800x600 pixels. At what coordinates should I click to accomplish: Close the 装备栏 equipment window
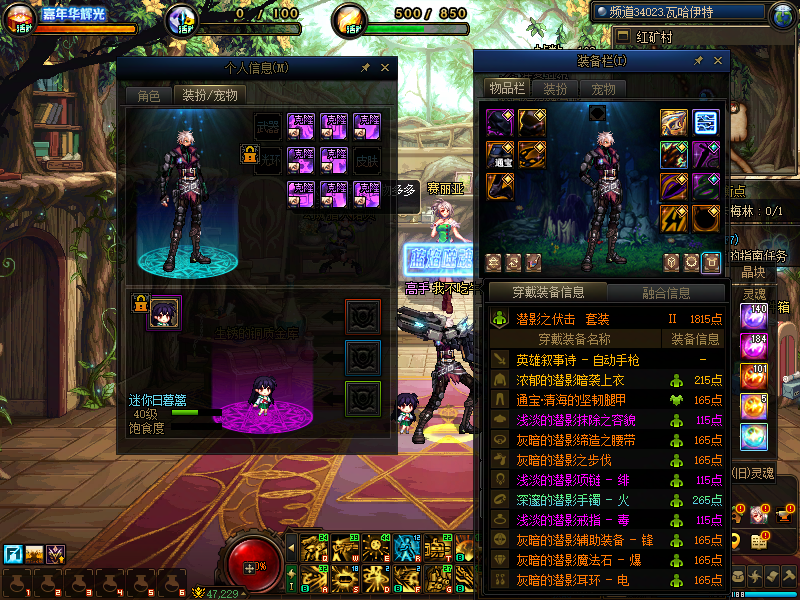[718, 61]
